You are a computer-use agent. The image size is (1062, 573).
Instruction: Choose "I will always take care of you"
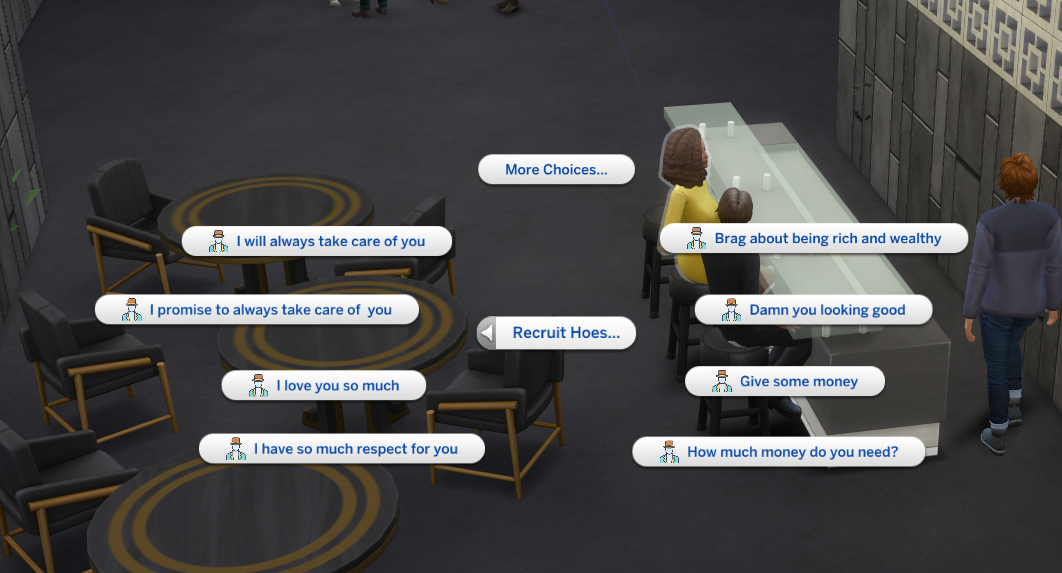click(x=317, y=241)
